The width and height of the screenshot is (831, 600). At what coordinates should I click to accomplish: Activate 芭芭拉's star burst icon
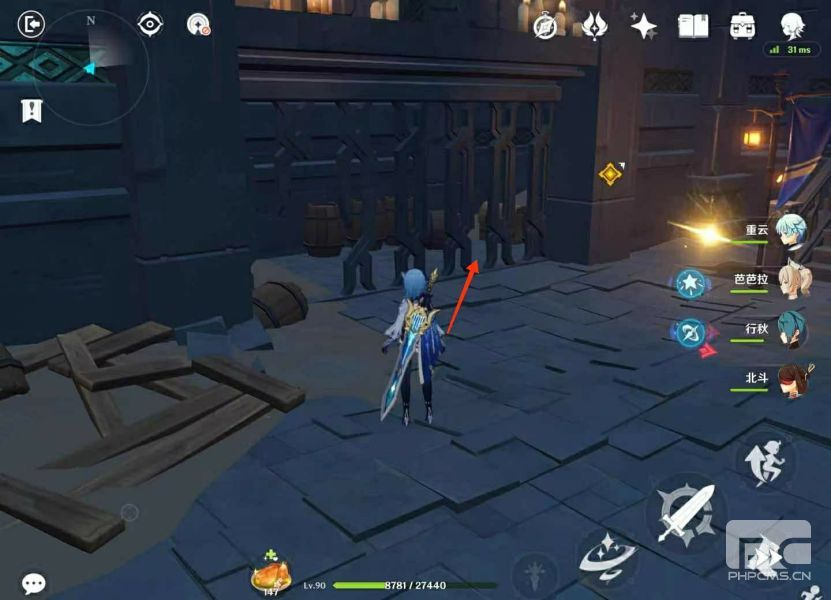[x=690, y=283]
